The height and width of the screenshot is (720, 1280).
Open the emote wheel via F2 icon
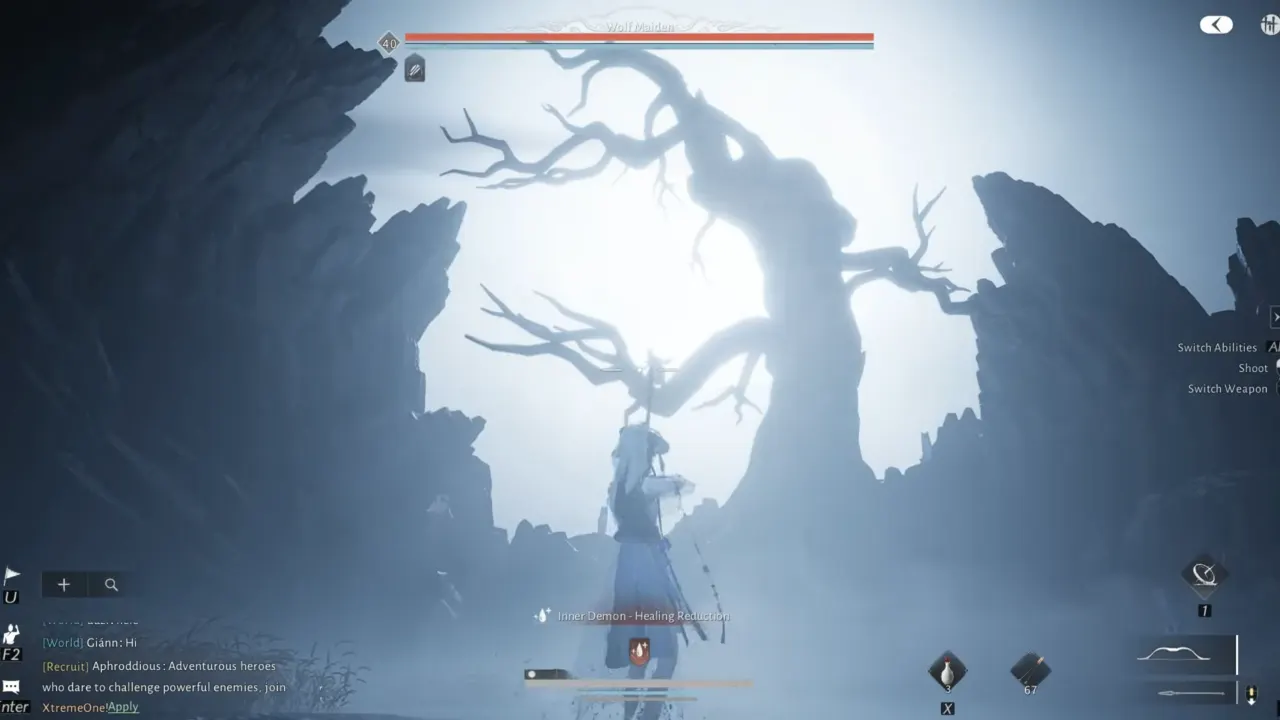pos(13,630)
